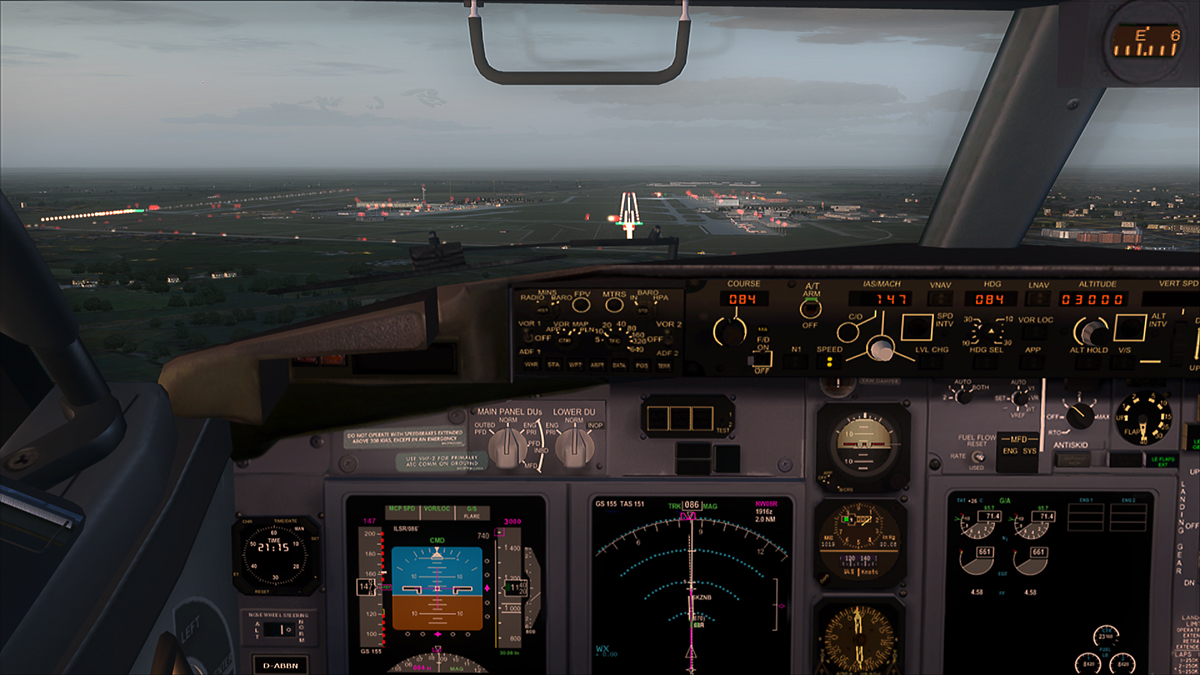Toggle the autothrottle SPEED button
1200x675 pixels.
(x=830, y=361)
